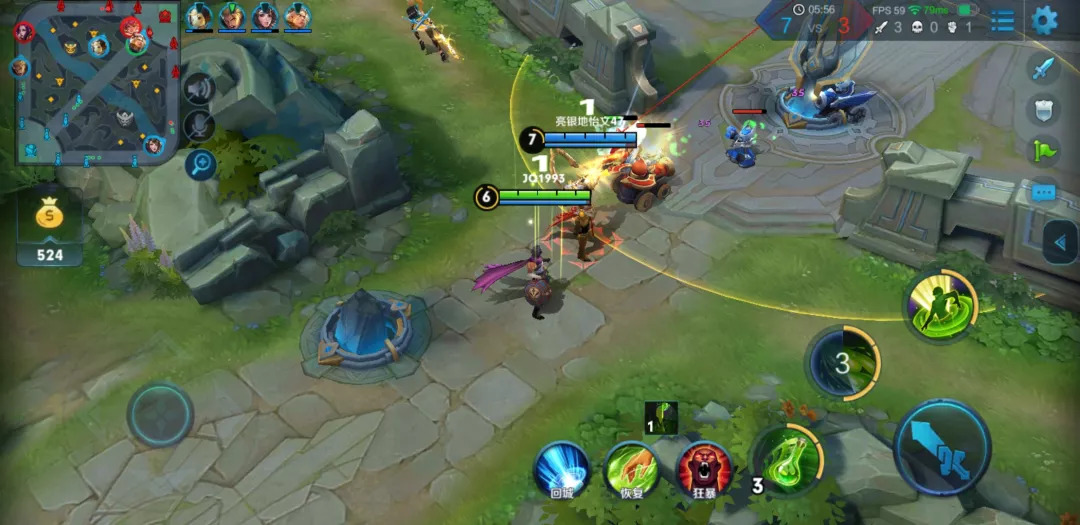Collapse the side panel with arrow button
The height and width of the screenshot is (525, 1080).
pos(1060,241)
